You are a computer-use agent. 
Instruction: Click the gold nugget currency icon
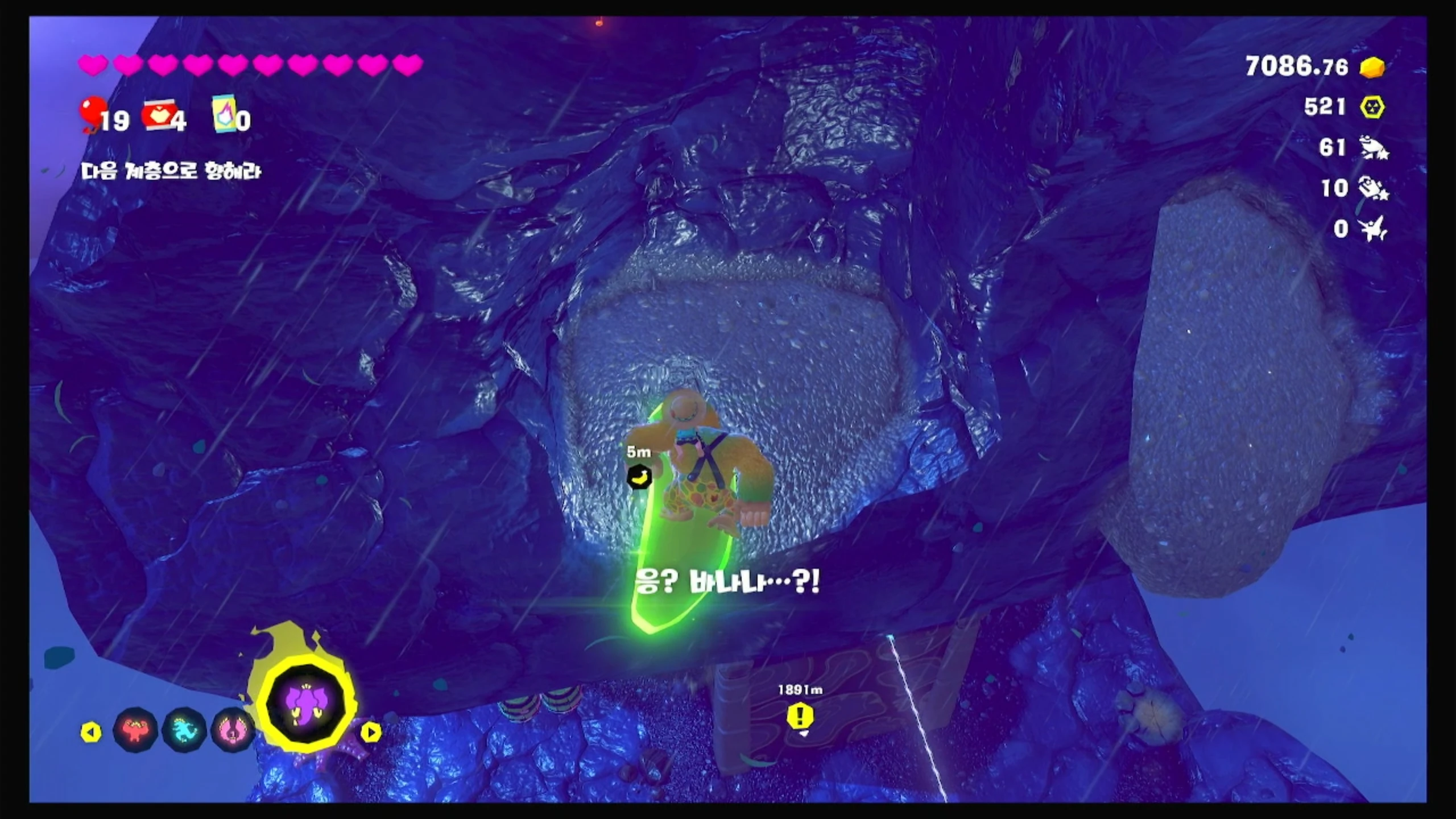coord(1372,67)
